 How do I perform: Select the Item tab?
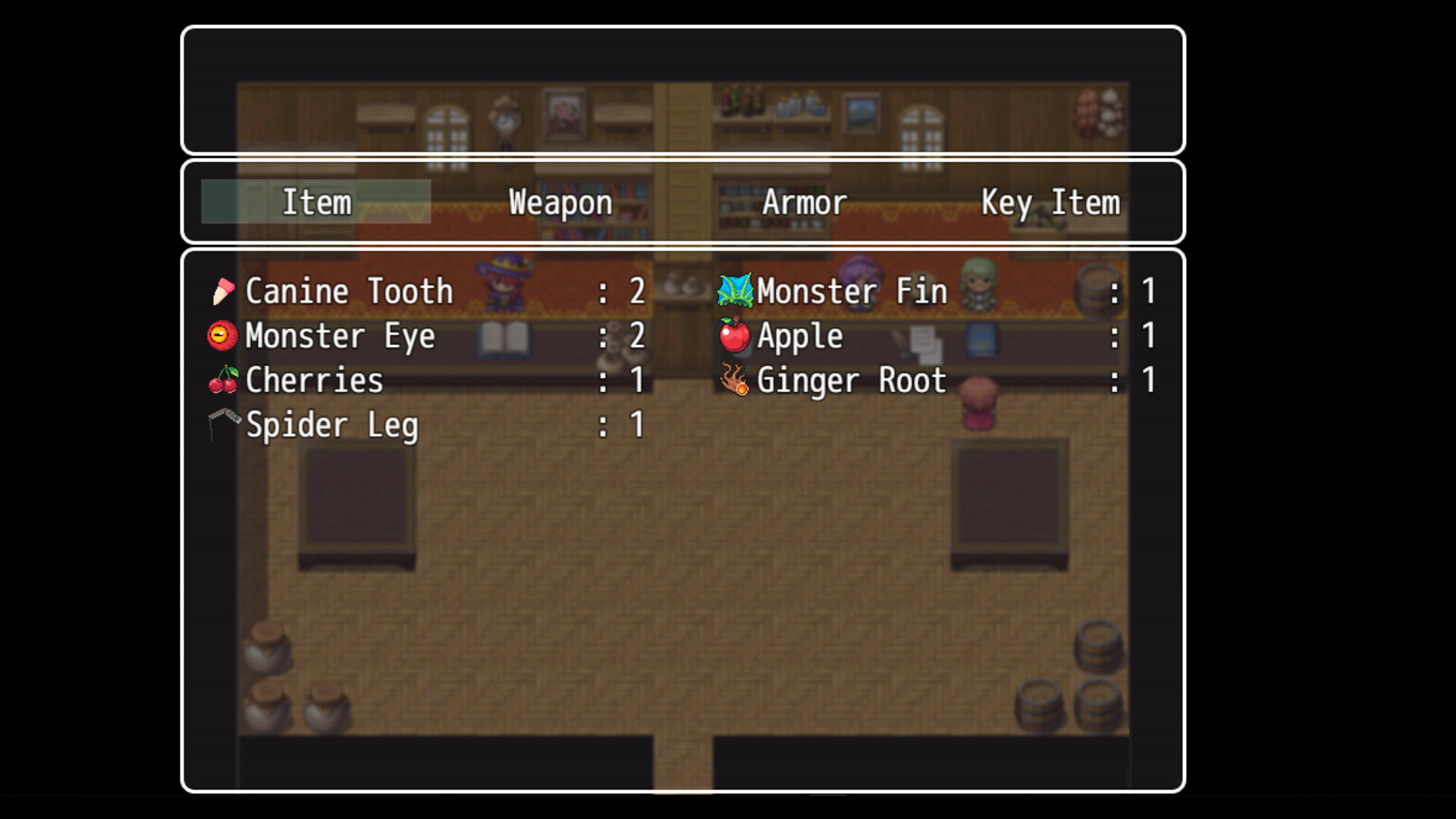pos(315,202)
